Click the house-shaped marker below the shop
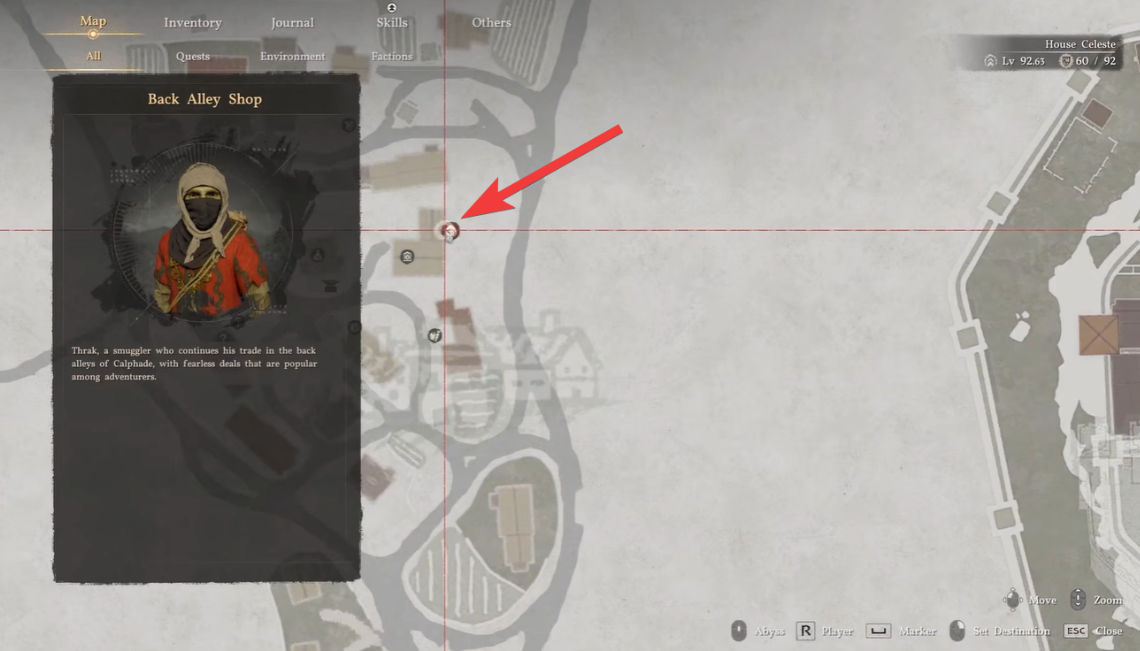Viewport: 1140px width, 651px height. click(407, 257)
